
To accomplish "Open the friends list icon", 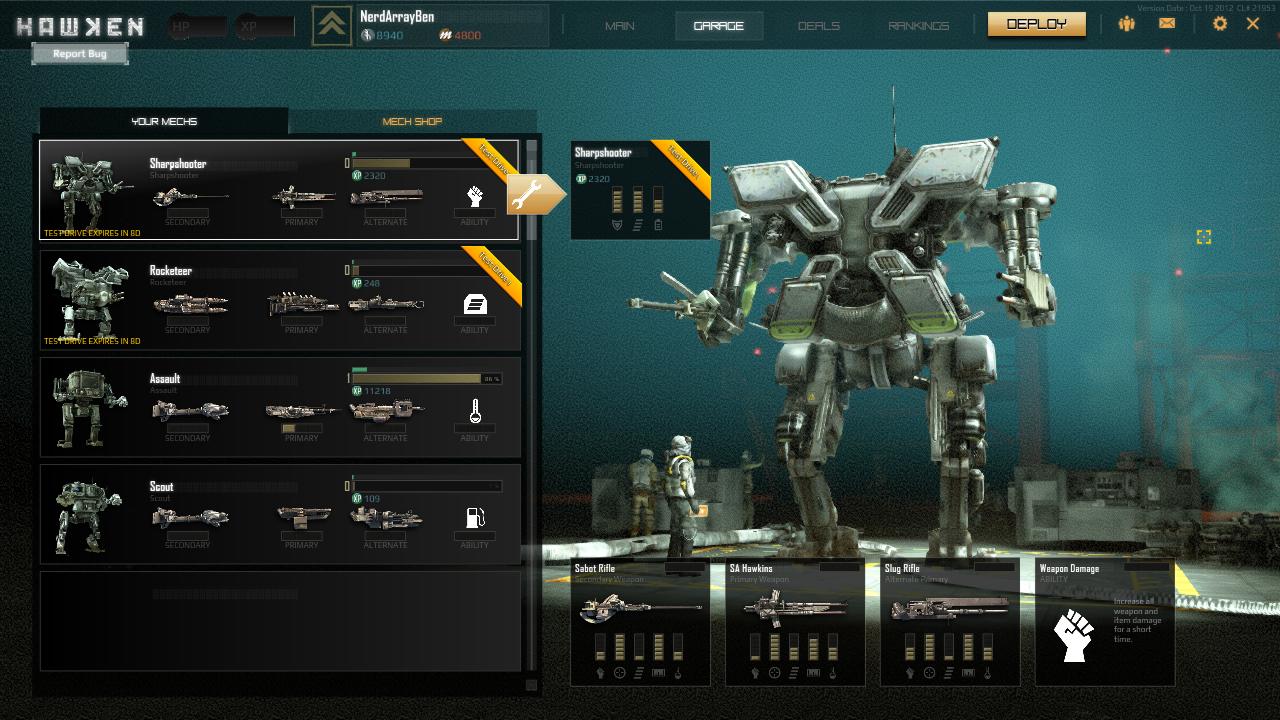I will click(1127, 24).
